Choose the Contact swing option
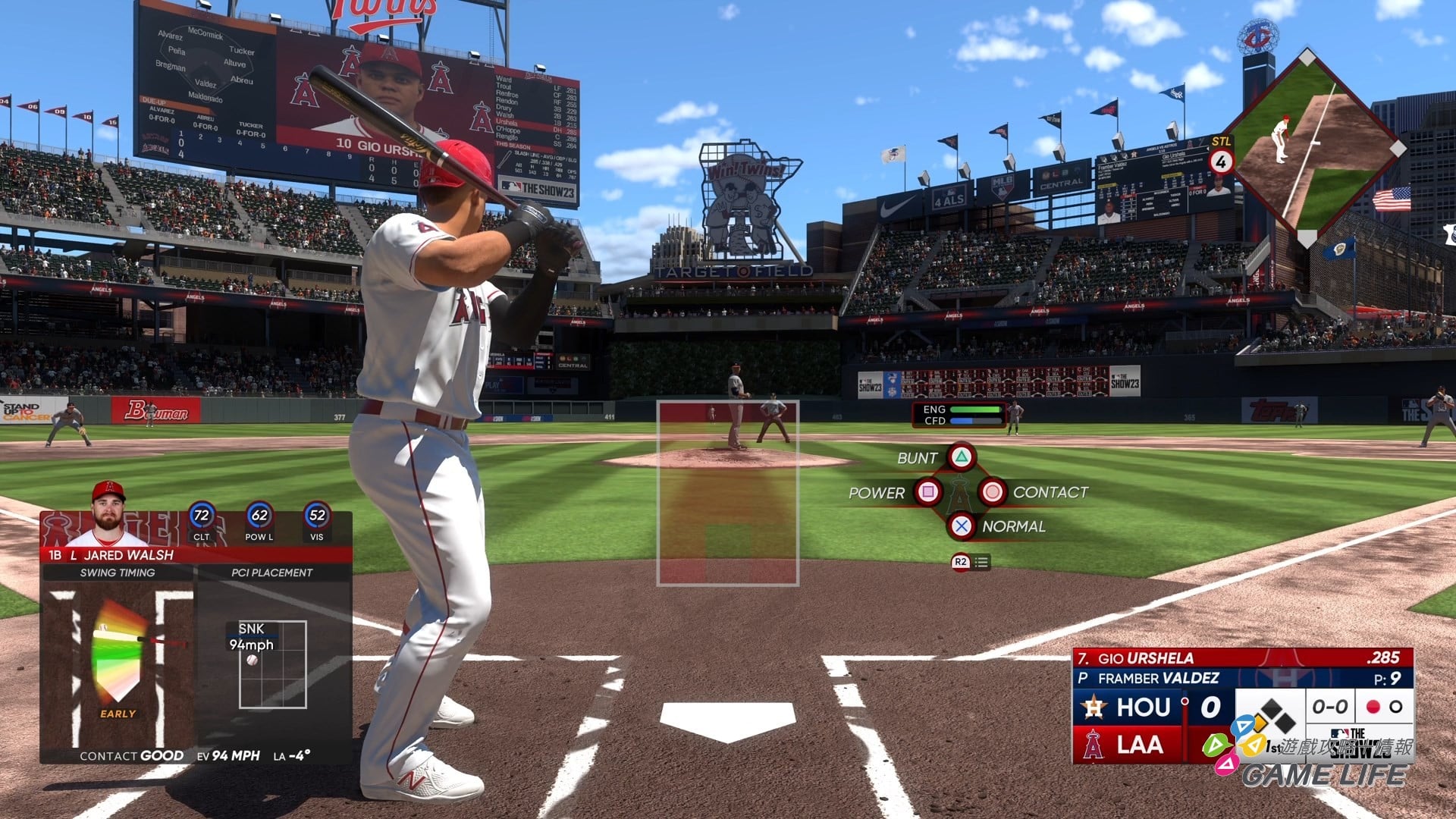This screenshot has width=1456, height=819. pyautogui.click(x=992, y=492)
